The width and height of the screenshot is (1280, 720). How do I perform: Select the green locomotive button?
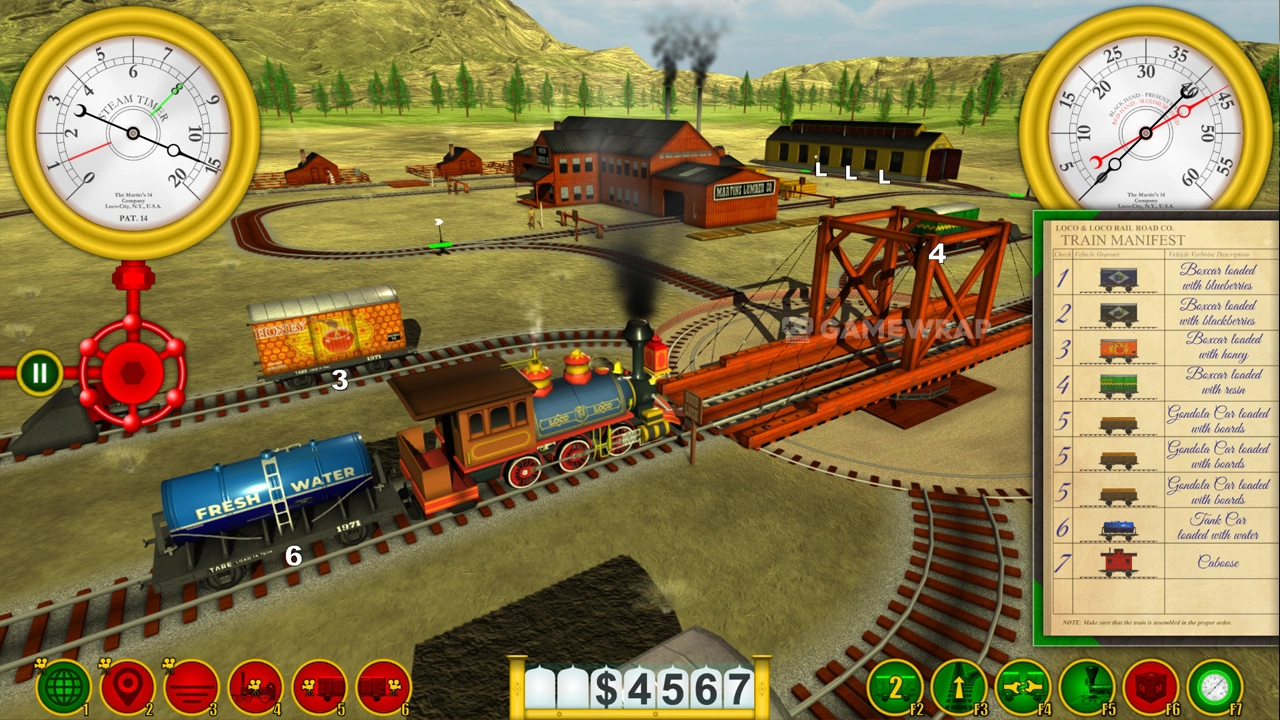click(x=1087, y=686)
